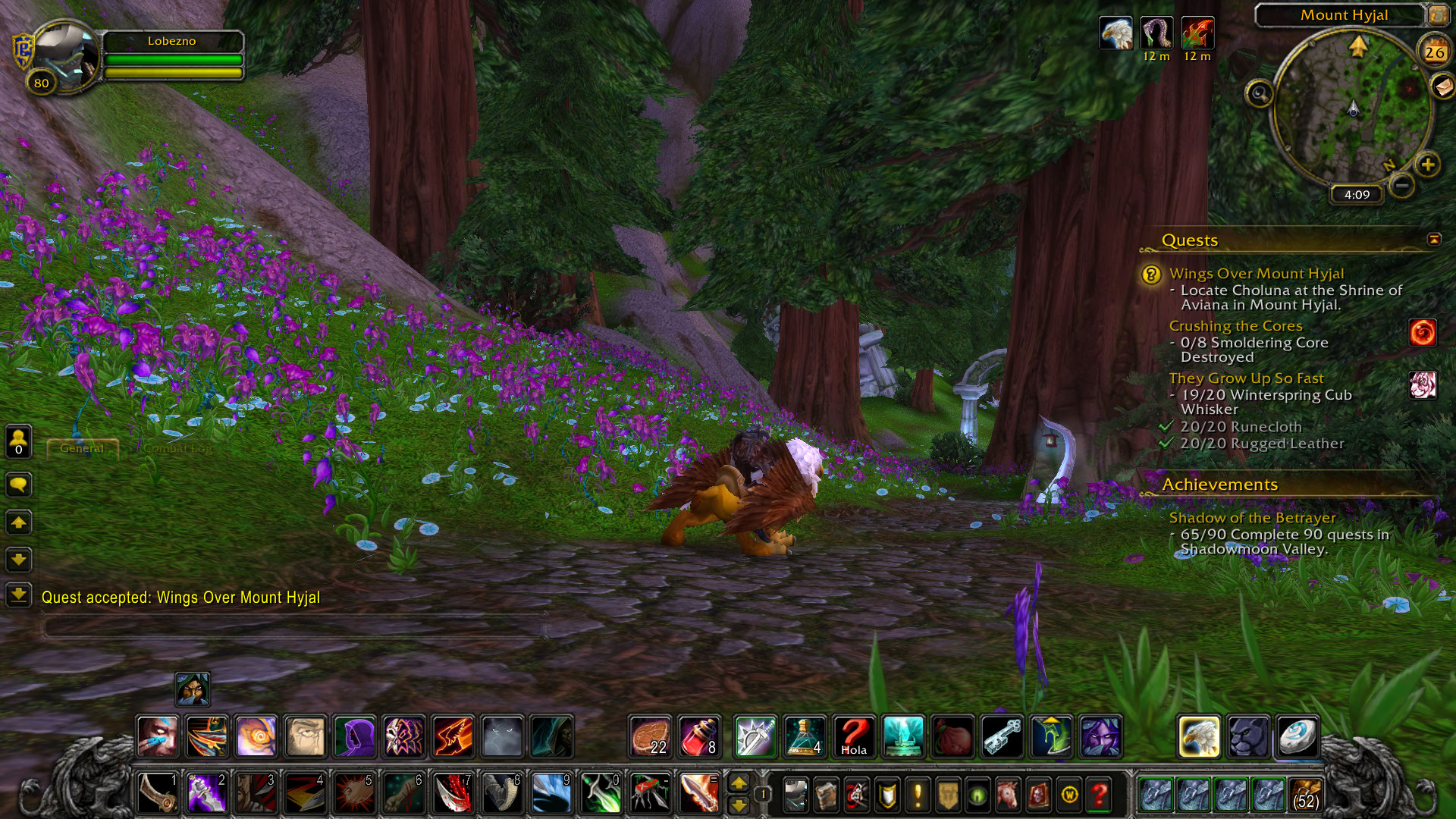Open the red question mark help button
The image size is (1456, 819).
(x=1099, y=795)
